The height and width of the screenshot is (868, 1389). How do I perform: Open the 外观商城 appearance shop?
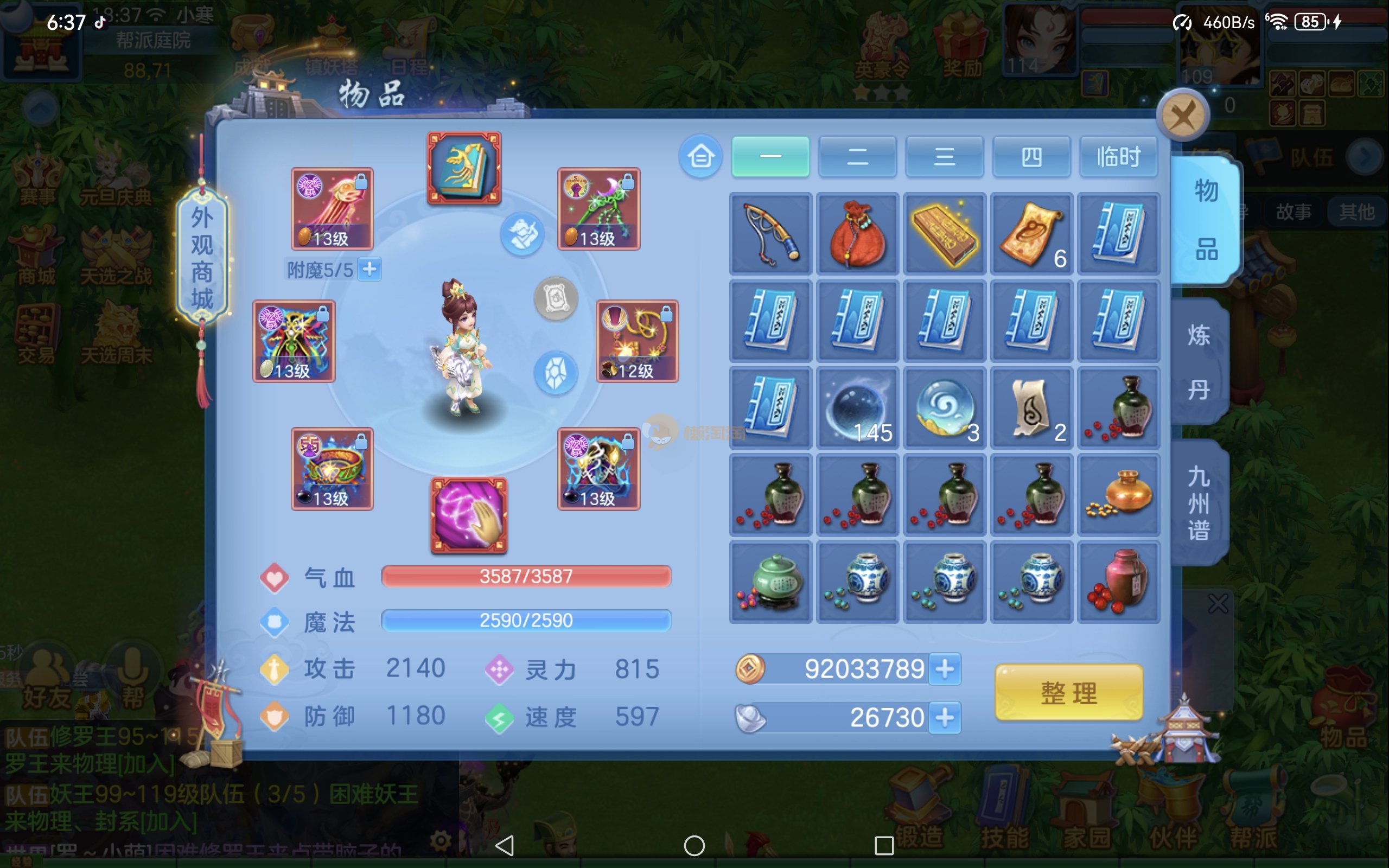click(x=201, y=258)
